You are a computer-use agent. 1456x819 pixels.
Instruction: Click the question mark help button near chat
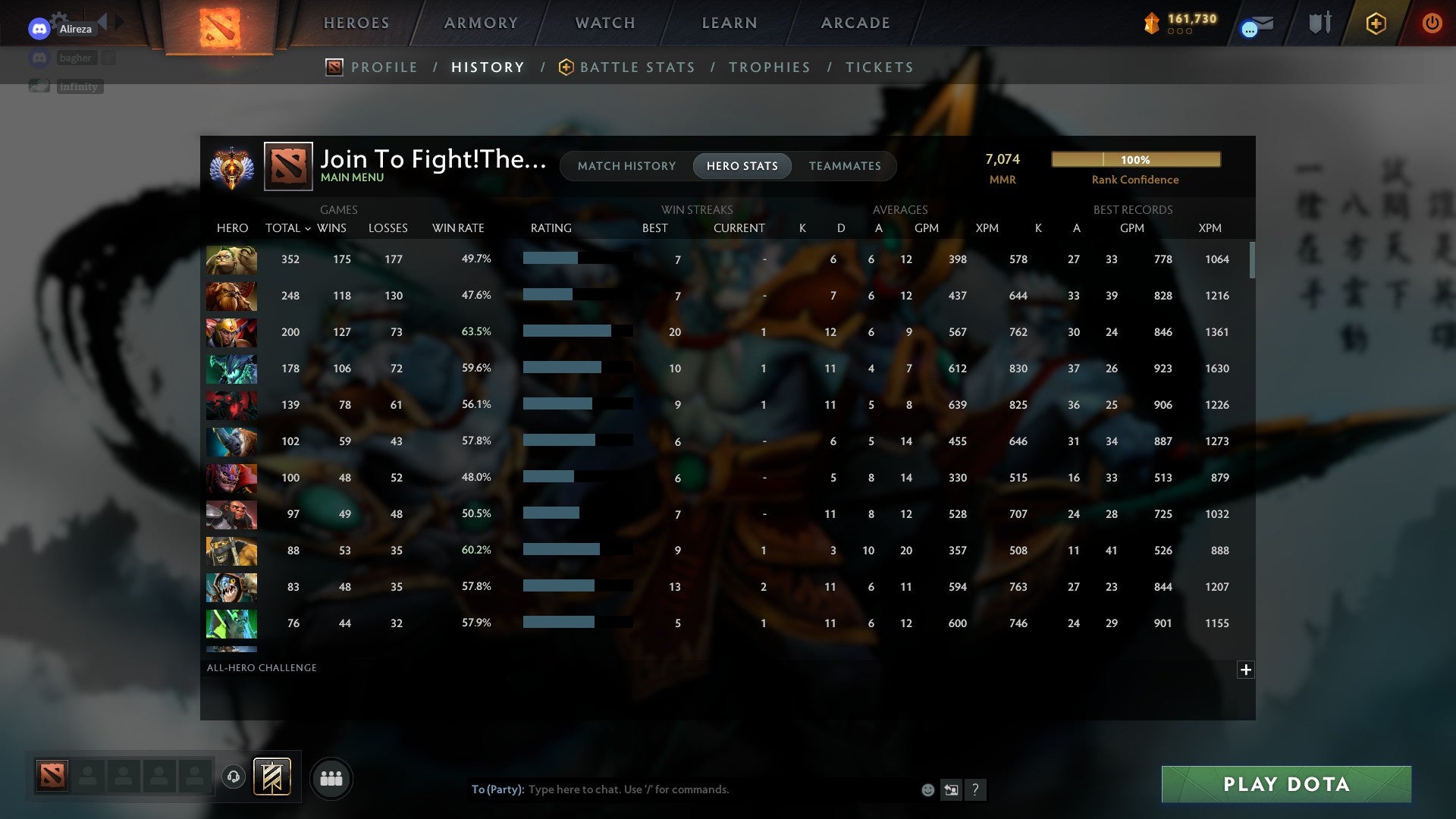pyautogui.click(x=977, y=789)
